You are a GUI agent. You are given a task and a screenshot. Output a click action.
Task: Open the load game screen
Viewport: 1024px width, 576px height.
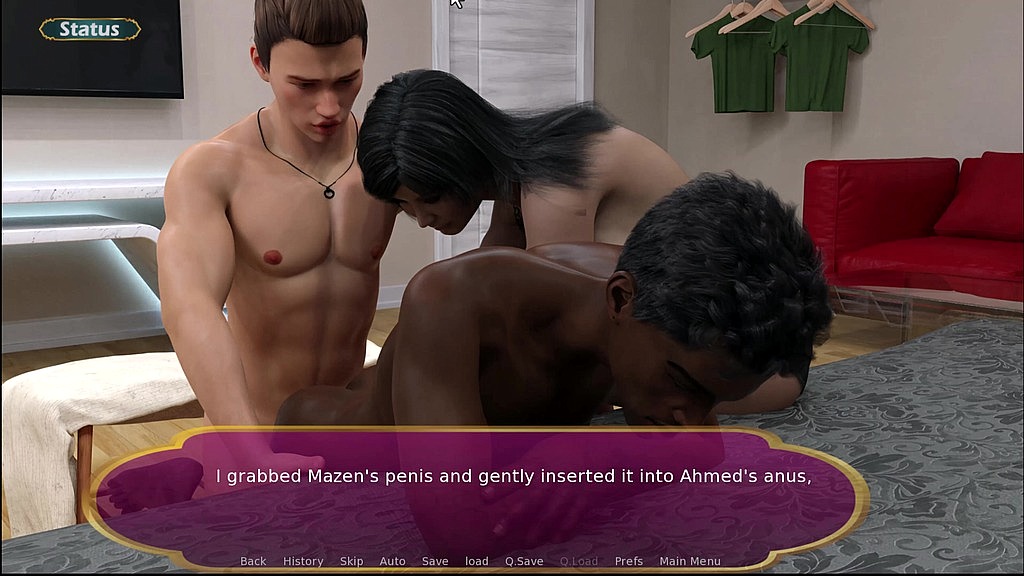477,561
